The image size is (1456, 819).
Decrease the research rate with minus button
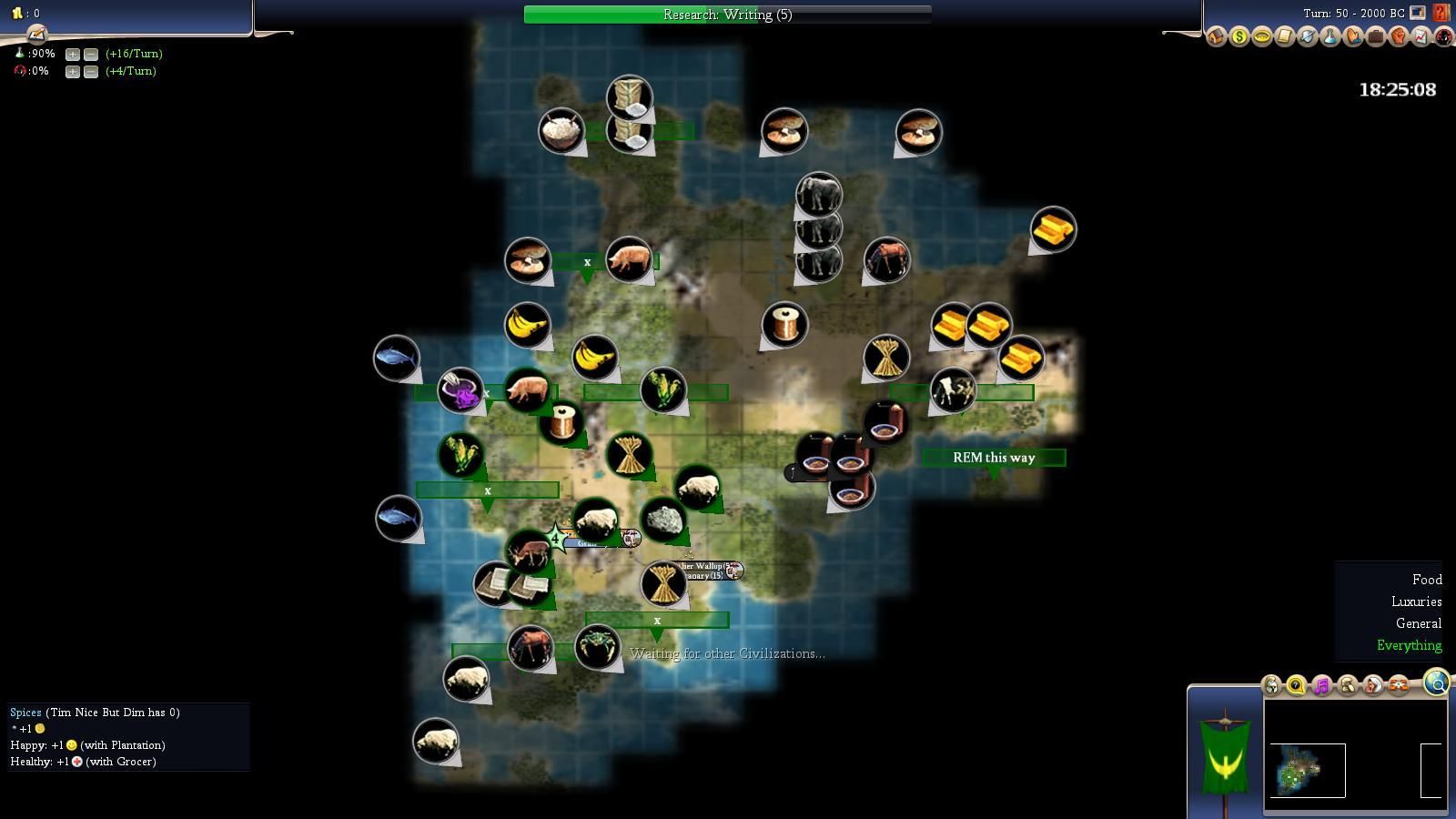point(90,54)
